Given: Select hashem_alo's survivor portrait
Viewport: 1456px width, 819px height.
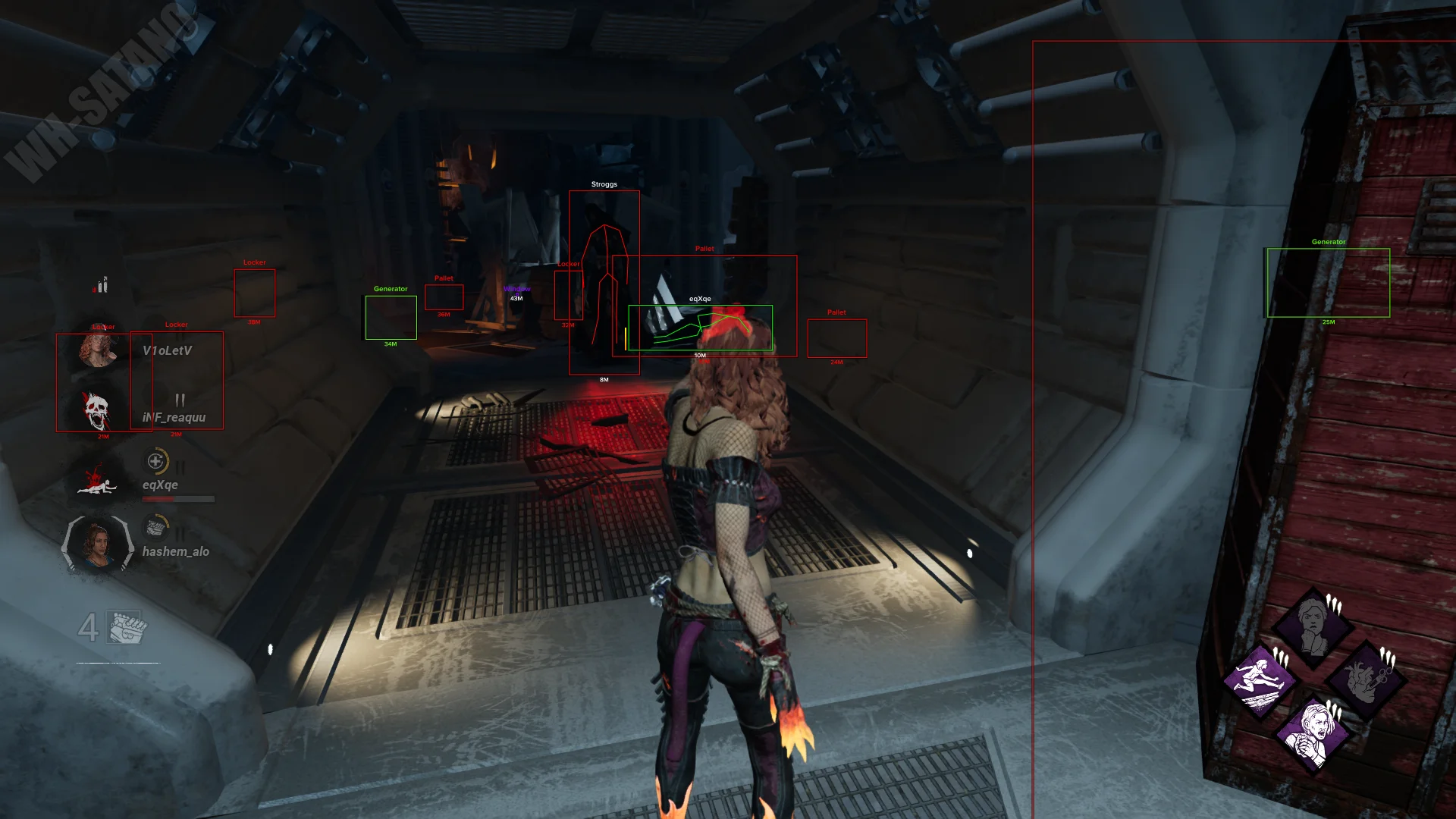Looking at the screenshot, I should [98, 544].
